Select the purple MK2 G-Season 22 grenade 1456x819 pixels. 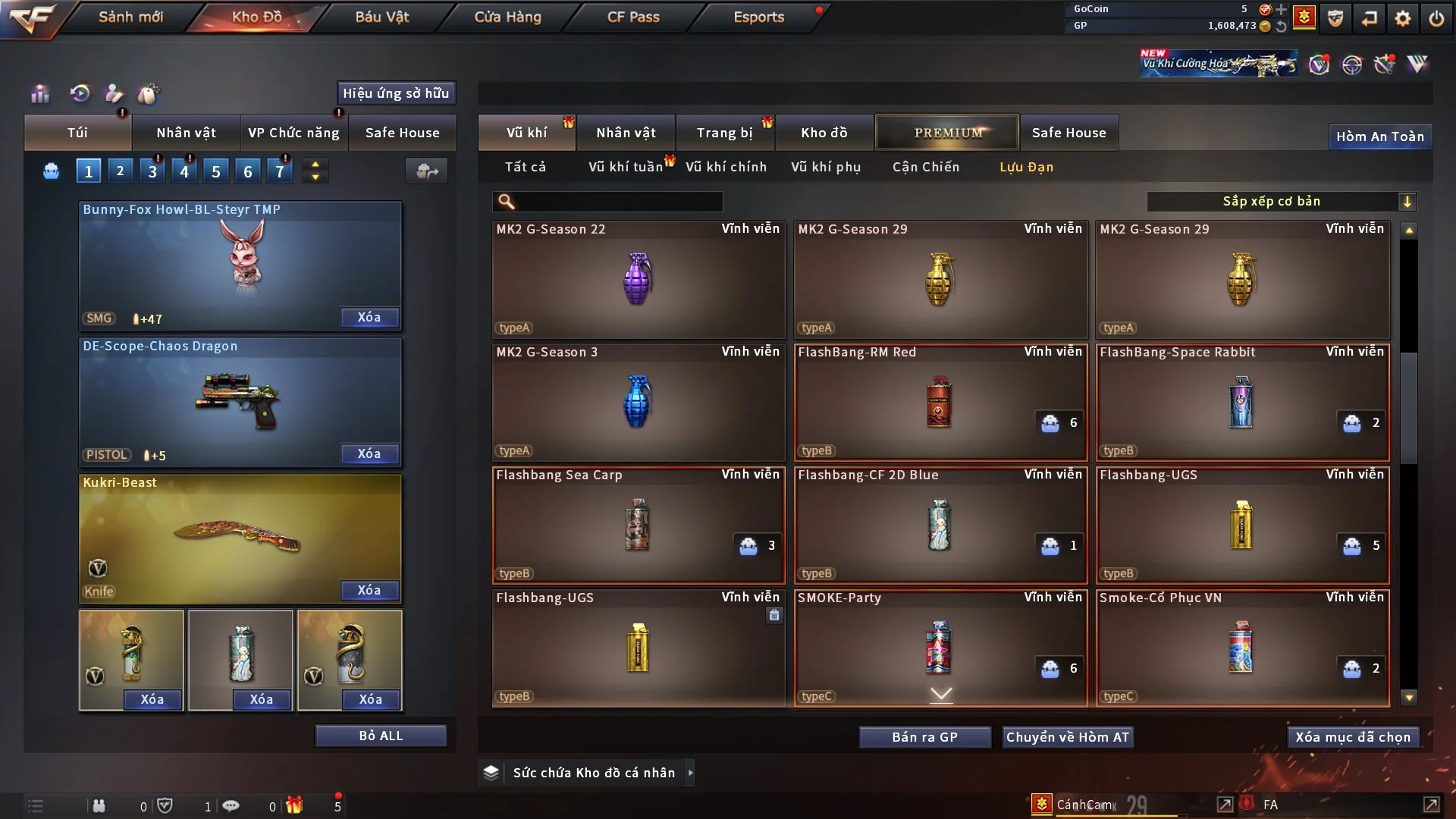click(x=638, y=279)
